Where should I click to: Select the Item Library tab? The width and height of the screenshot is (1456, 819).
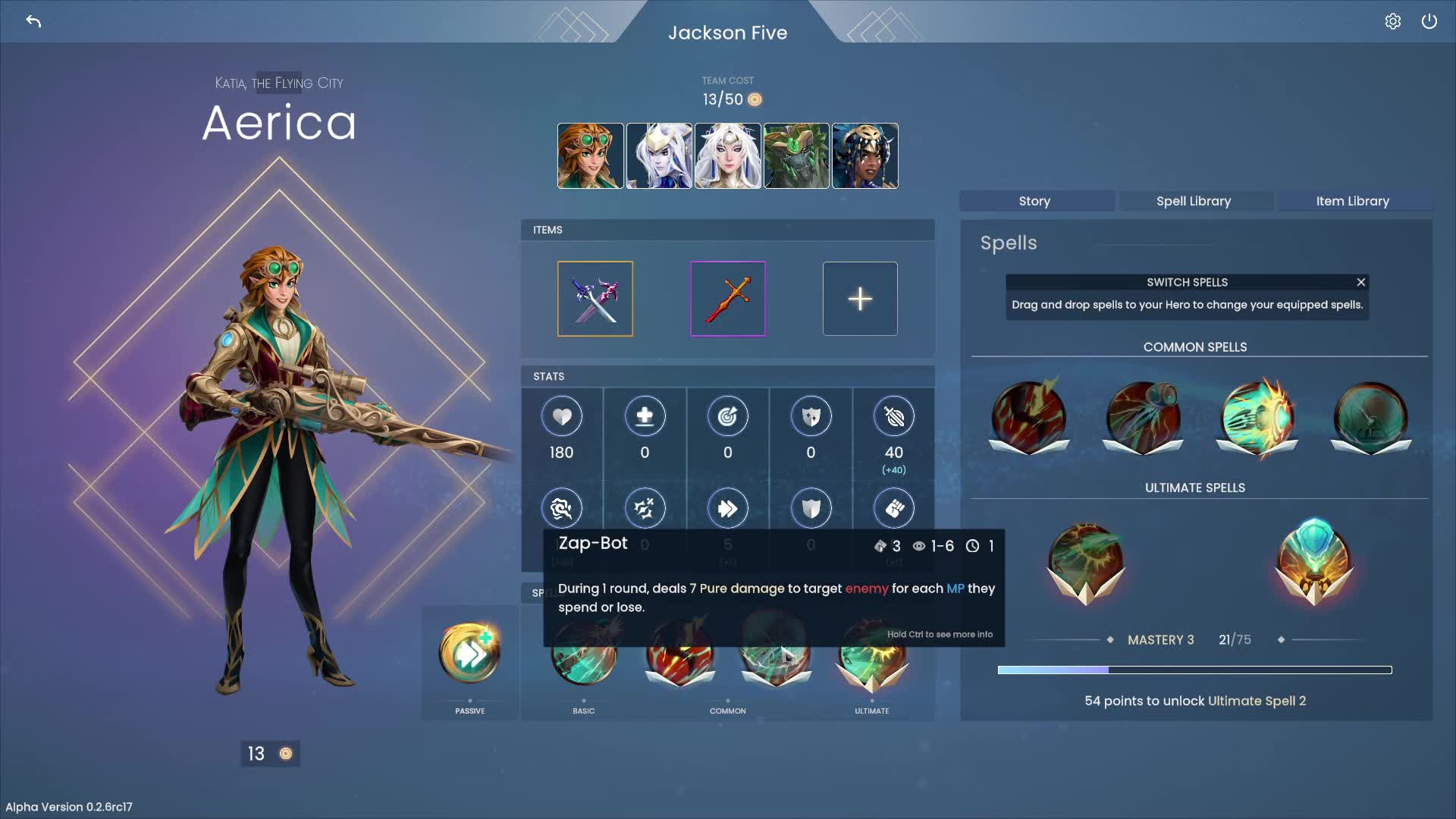click(x=1354, y=201)
